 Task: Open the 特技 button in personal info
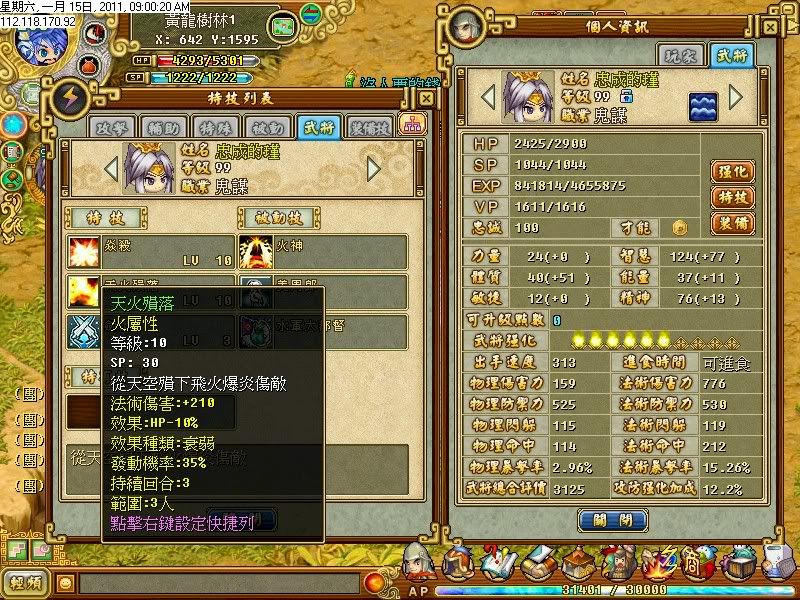click(x=731, y=197)
